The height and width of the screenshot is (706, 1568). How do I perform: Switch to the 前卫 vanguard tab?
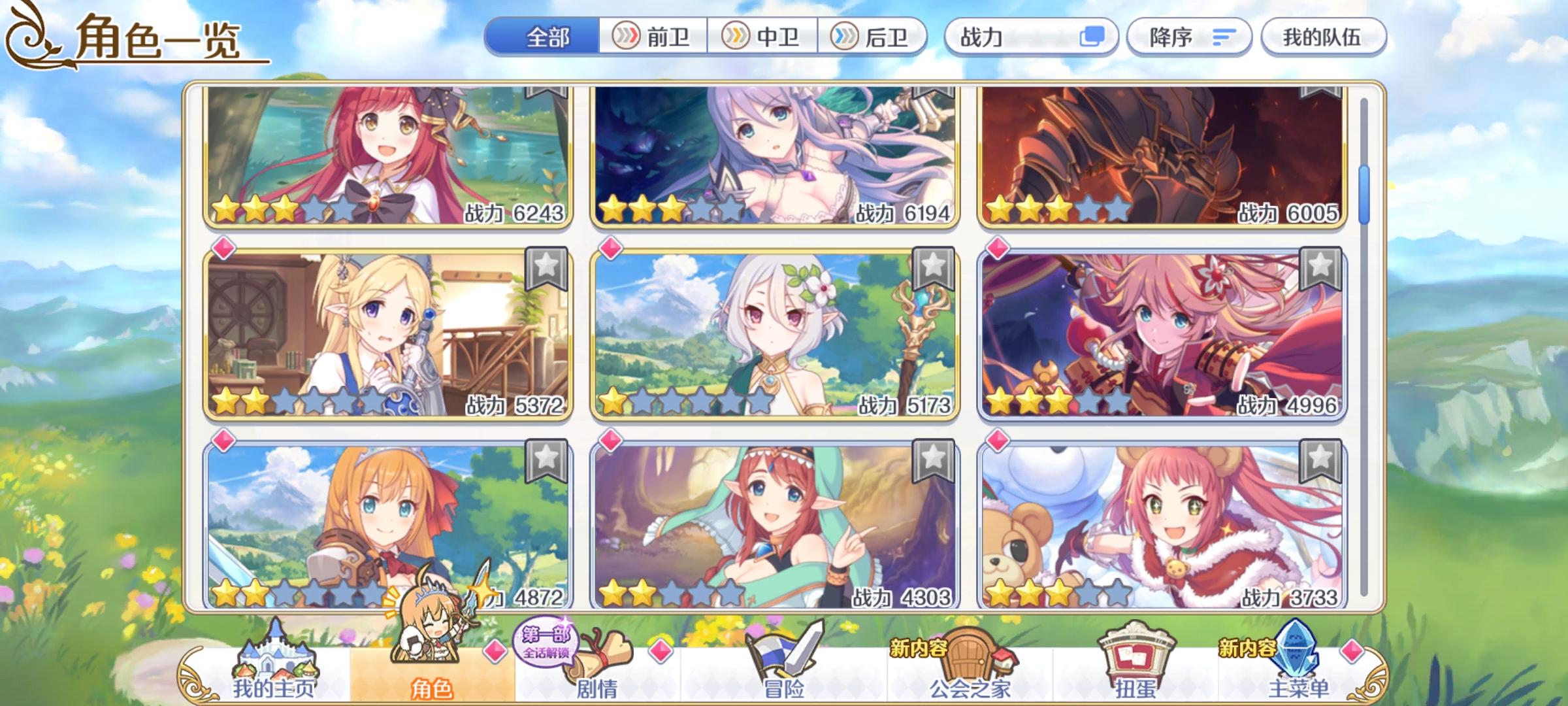(653, 37)
